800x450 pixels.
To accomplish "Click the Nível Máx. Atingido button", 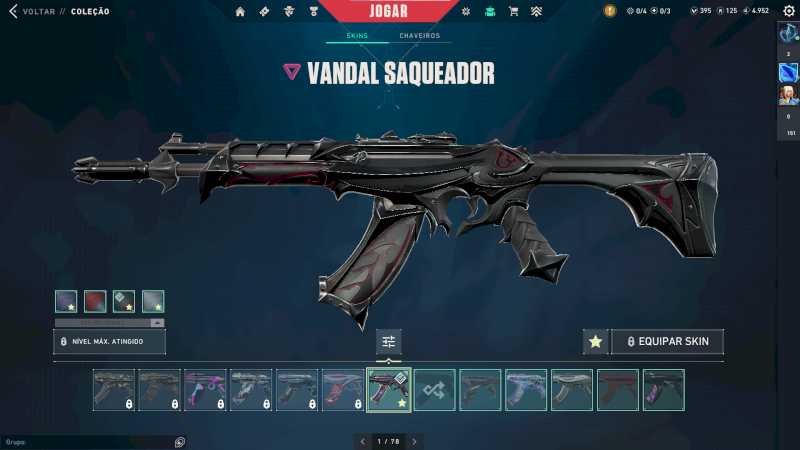I will [109, 342].
